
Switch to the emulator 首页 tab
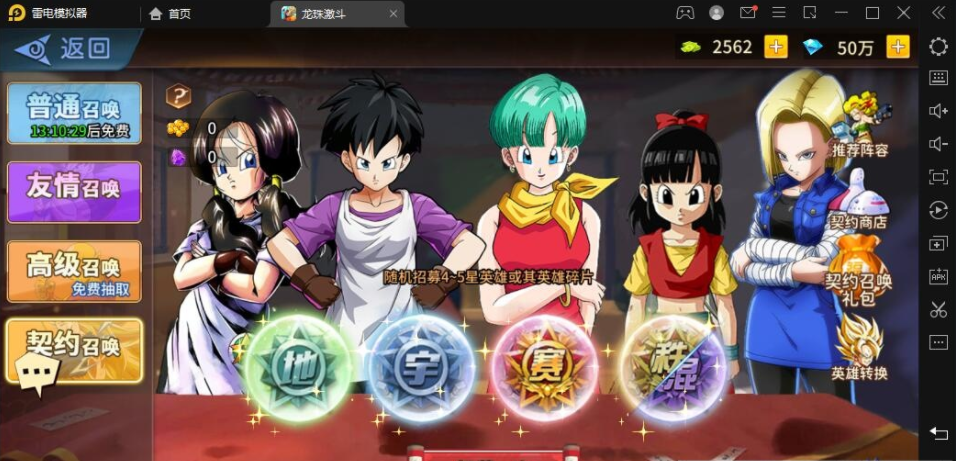click(170, 14)
